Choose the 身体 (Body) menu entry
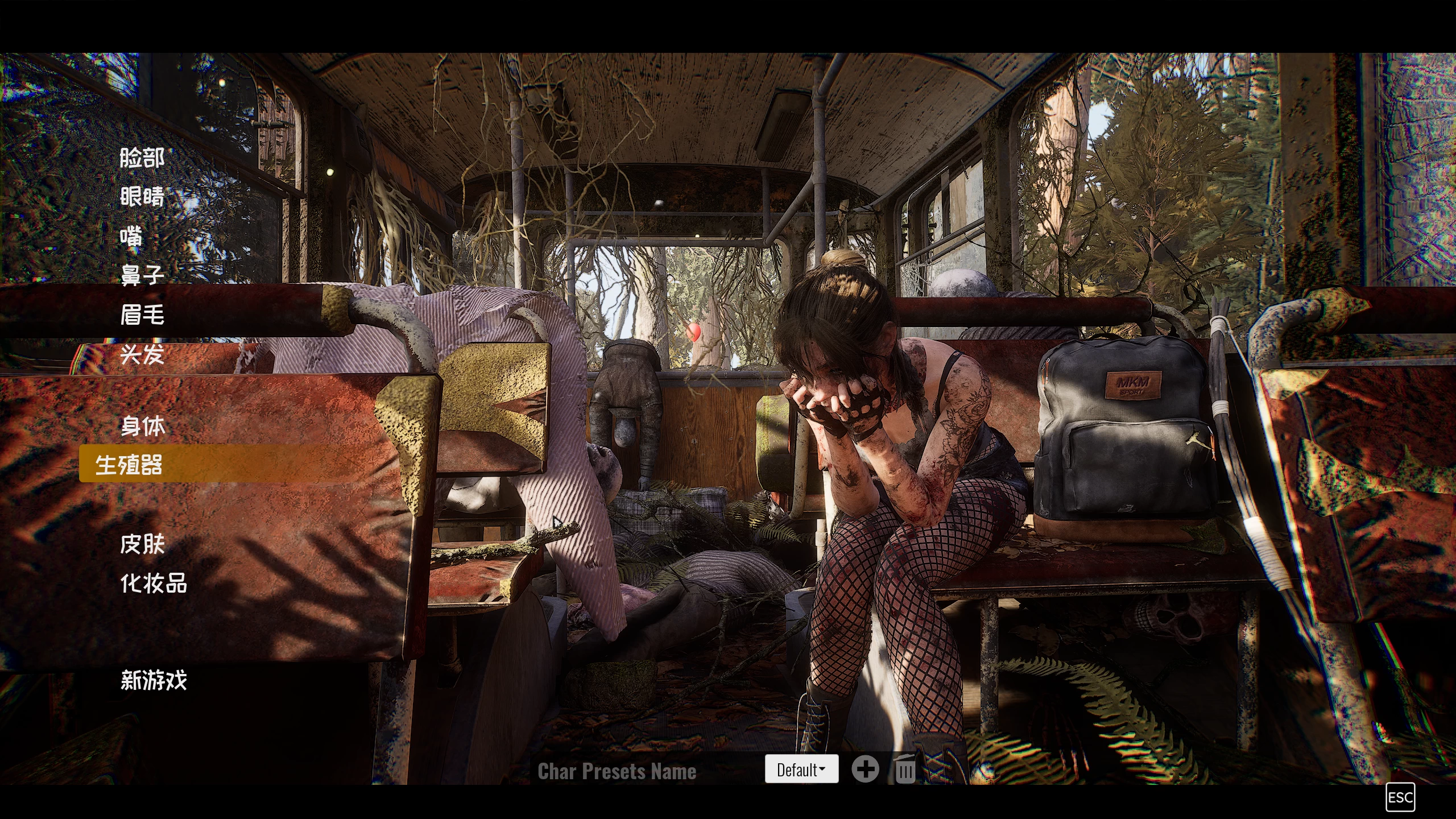1456x819 pixels. pyautogui.click(x=143, y=426)
